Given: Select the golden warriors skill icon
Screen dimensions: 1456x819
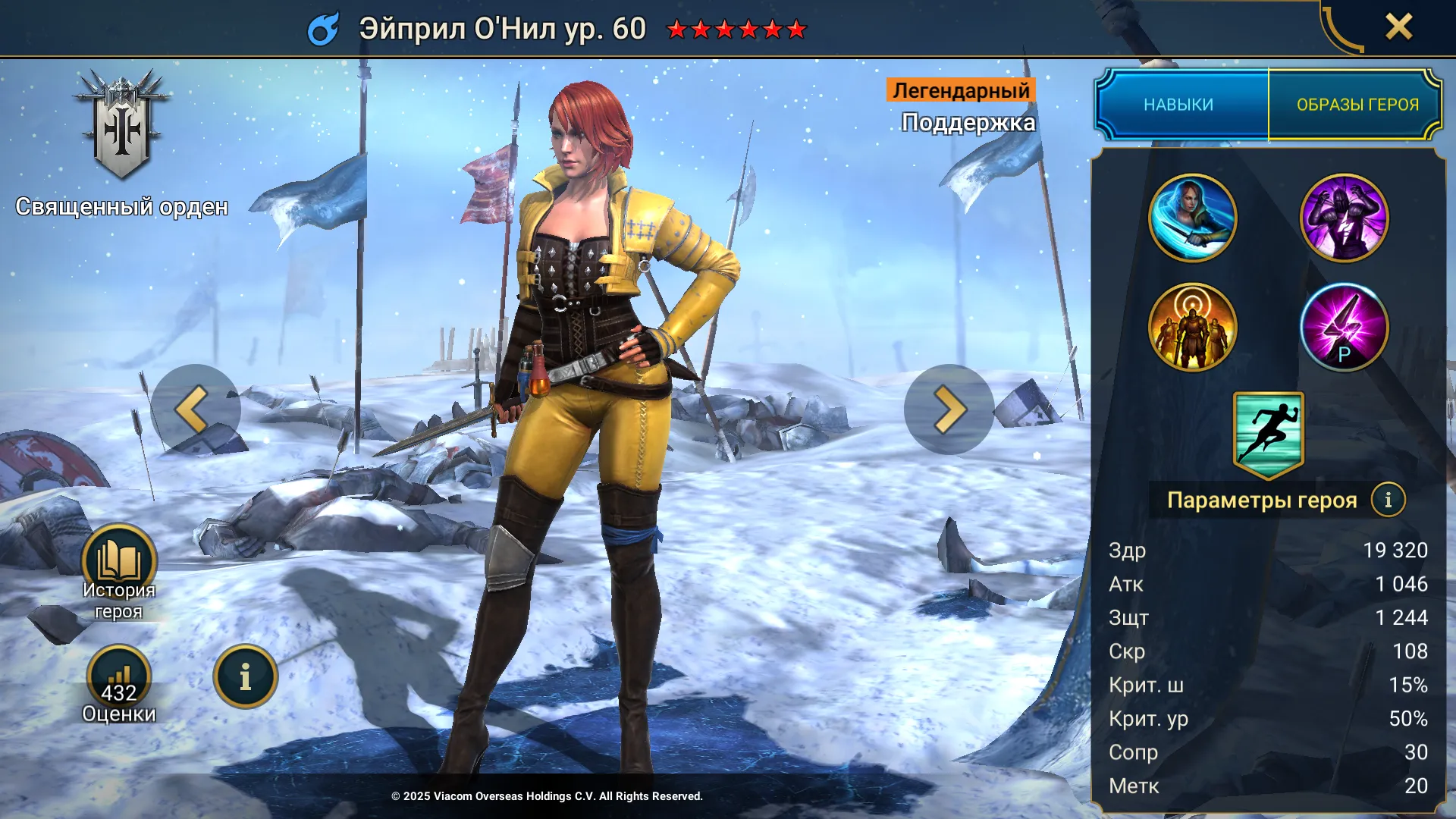Looking at the screenshot, I should [1192, 328].
